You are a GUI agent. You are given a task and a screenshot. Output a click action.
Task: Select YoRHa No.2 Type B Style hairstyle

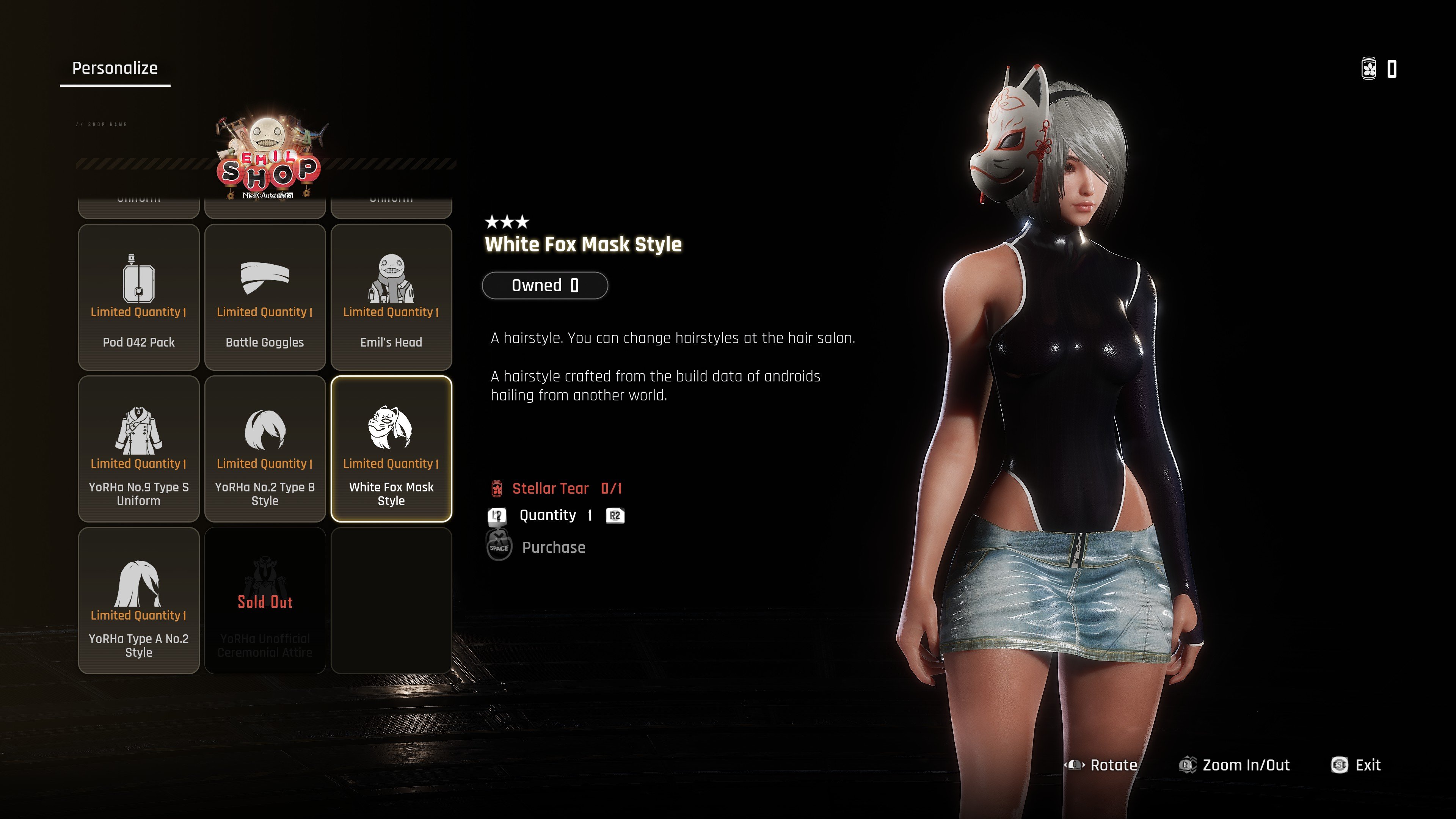point(265,449)
